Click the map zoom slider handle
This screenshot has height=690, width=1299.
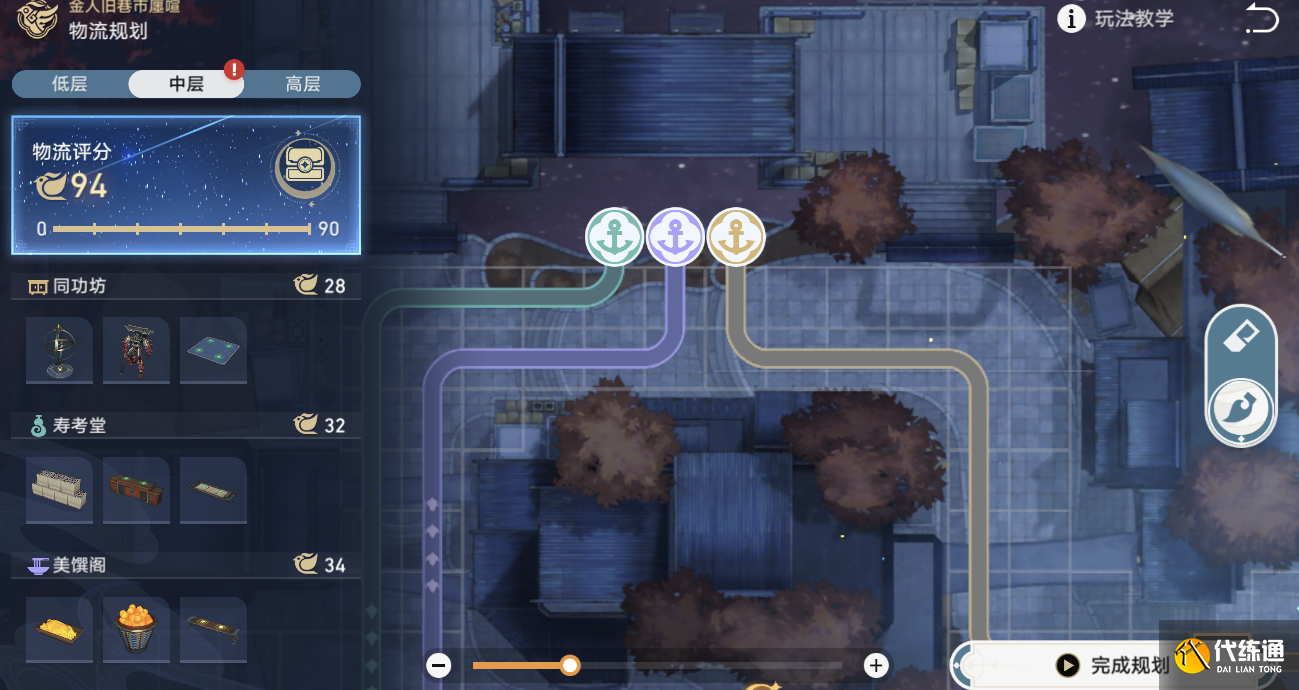(x=570, y=665)
